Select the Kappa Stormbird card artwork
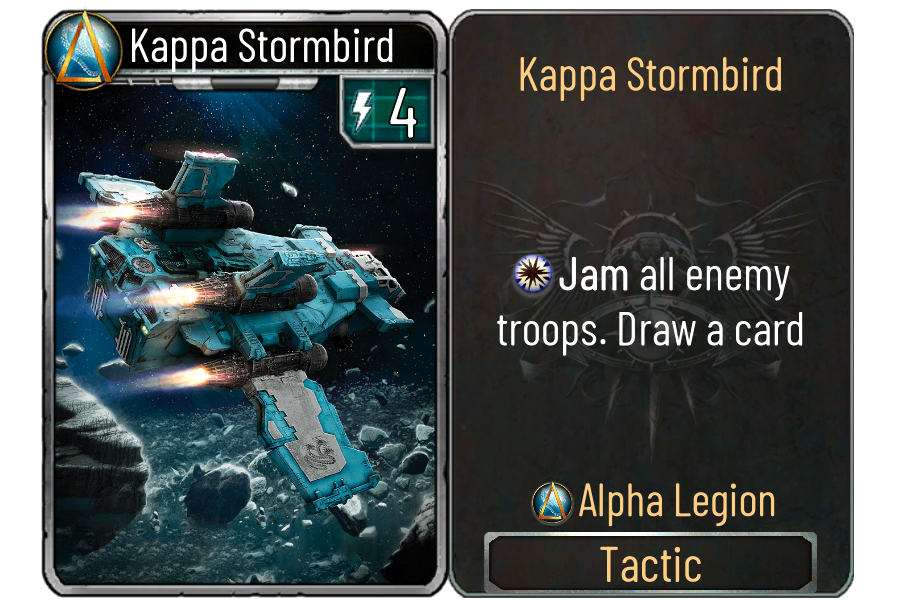The height and width of the screenshot is (600, 900). 240,330
